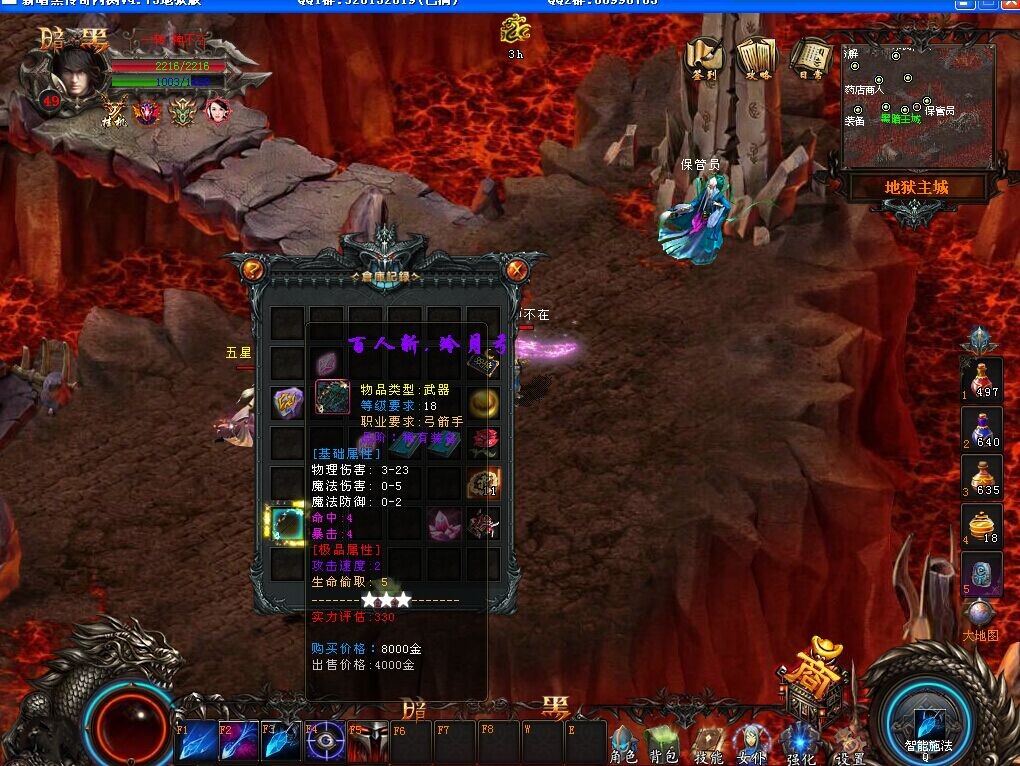The image size is (1020, 766).
Task: Open the 背包 backpack
Action: click(x=664, y=744)
